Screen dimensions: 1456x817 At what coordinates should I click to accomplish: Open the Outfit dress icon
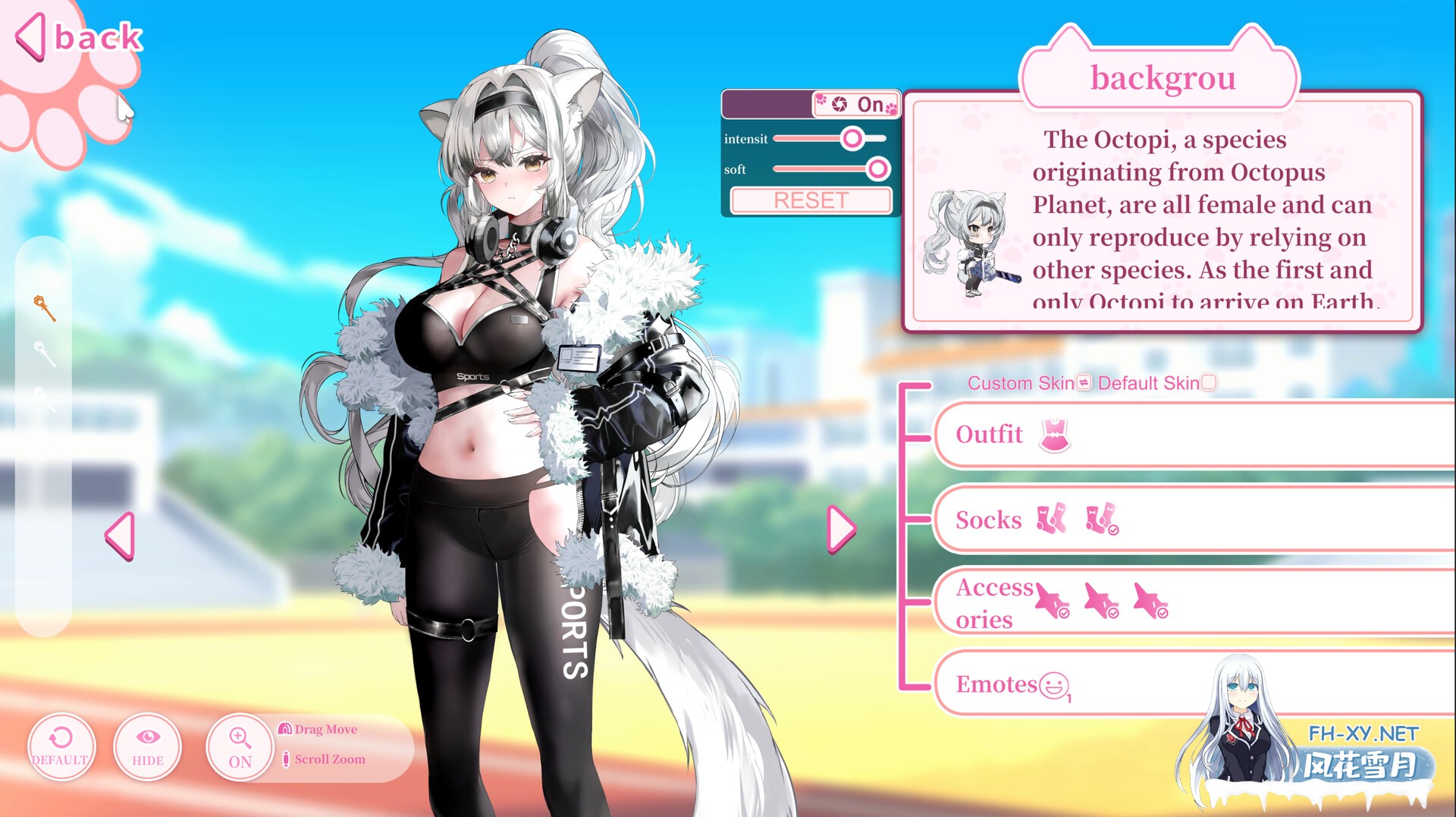pyautogui.click(x=1054, y=434)
